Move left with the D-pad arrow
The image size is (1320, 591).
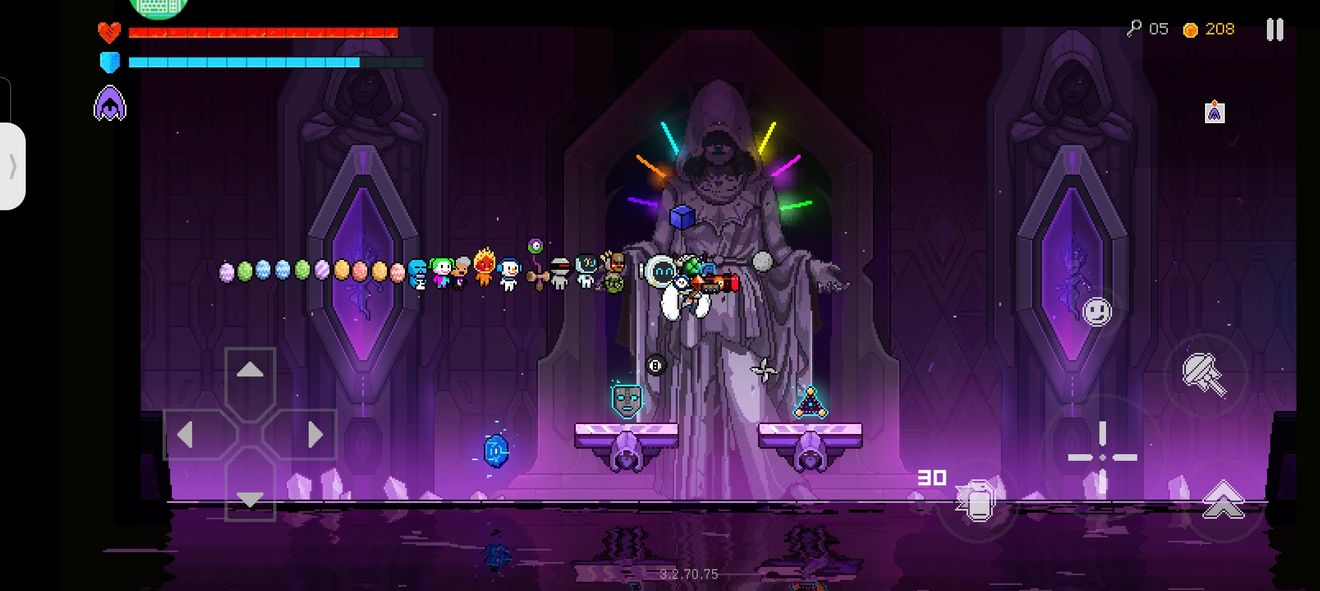[x=185, y=435]
